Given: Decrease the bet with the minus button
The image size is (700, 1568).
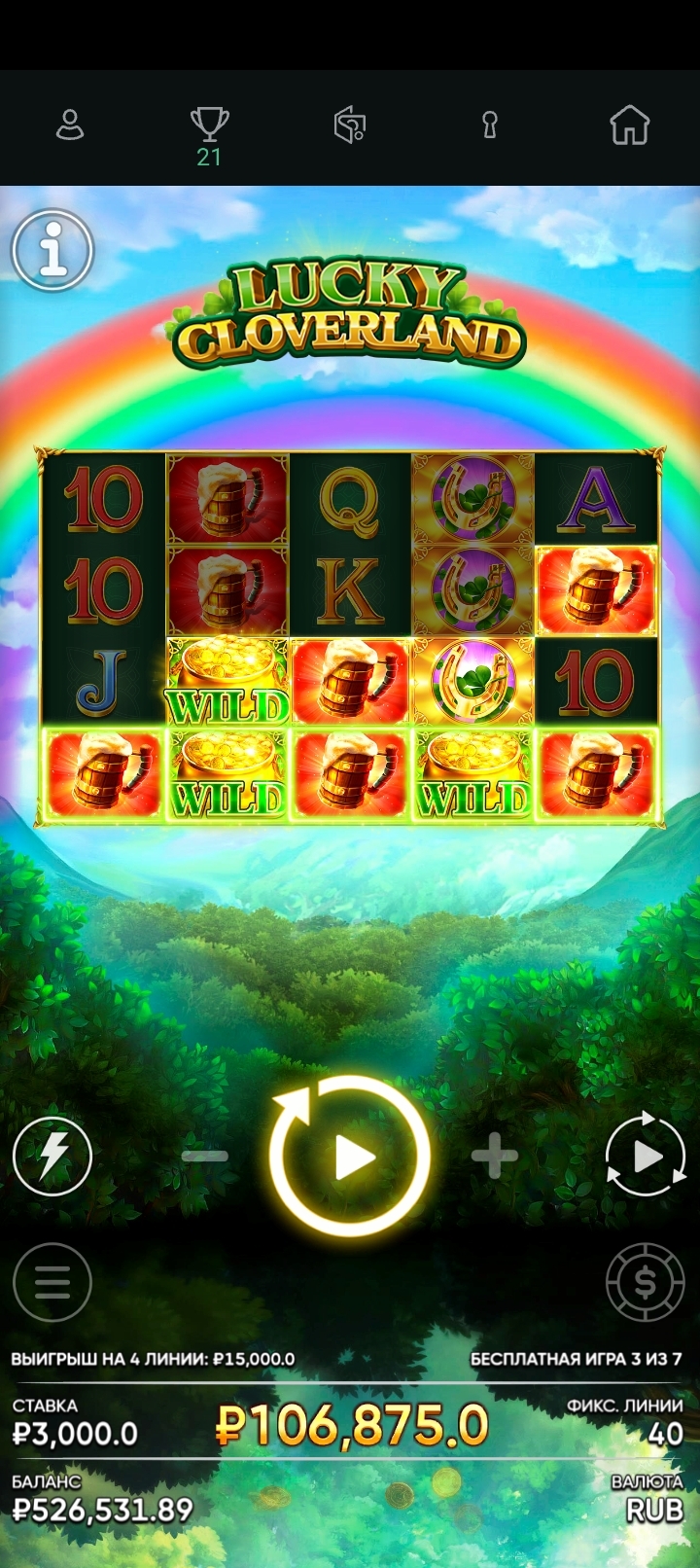Looking at the screenshot, I should coord(205,1156).
